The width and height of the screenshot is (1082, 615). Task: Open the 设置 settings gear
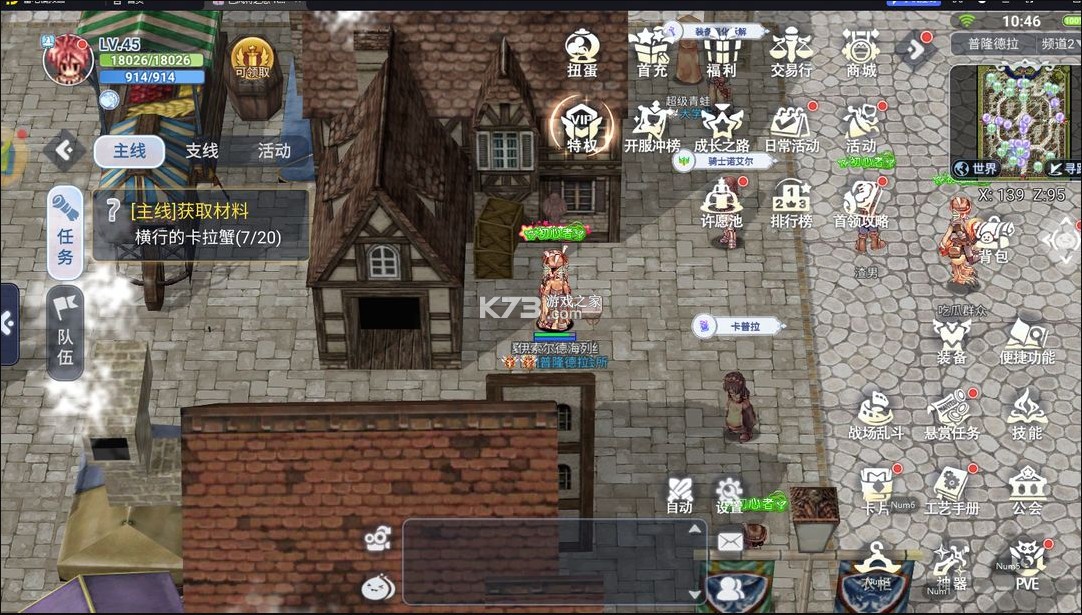point(729,494)
